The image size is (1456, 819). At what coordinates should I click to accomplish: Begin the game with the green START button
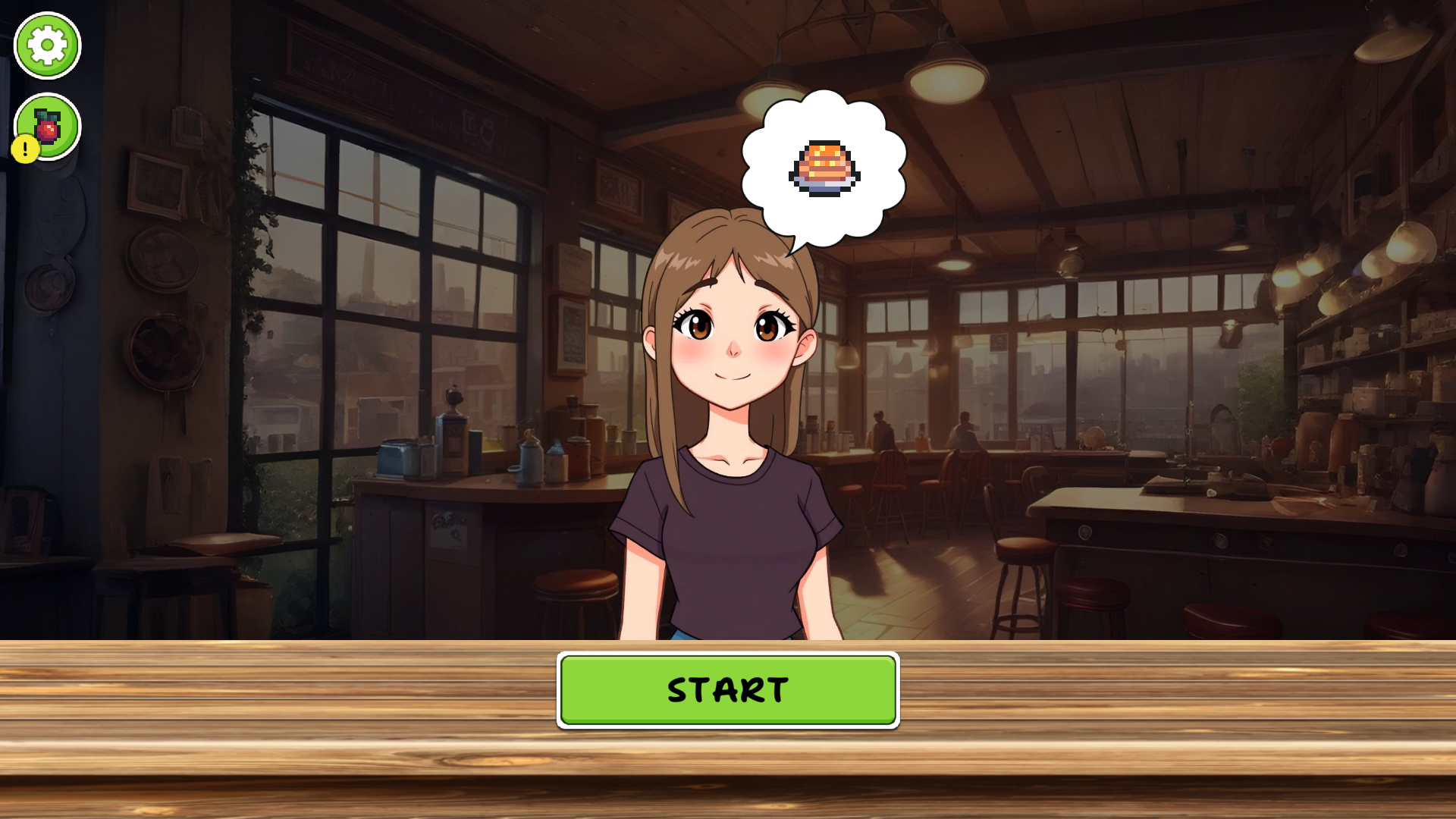tap(727, 690)
